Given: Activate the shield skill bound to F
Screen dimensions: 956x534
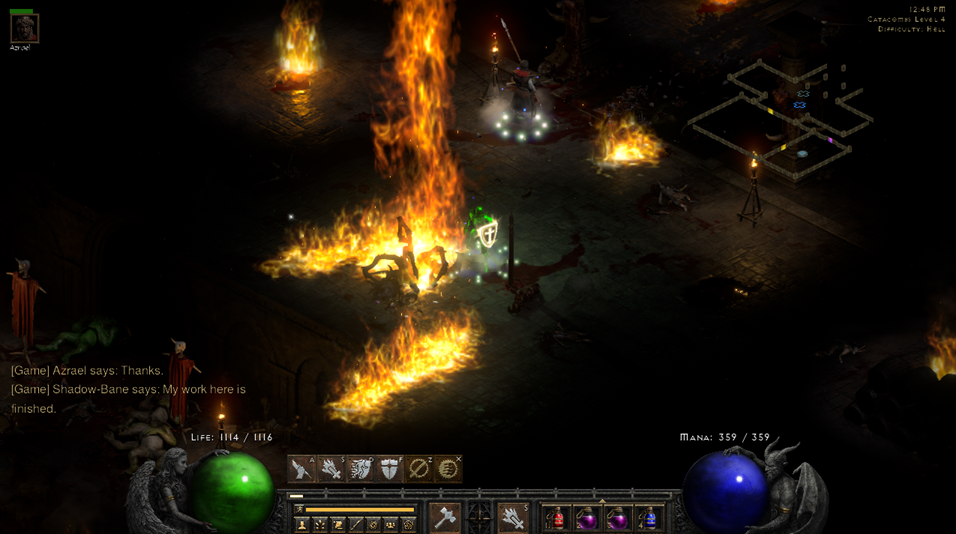Looking at the screenshot, I should (389, 468).
